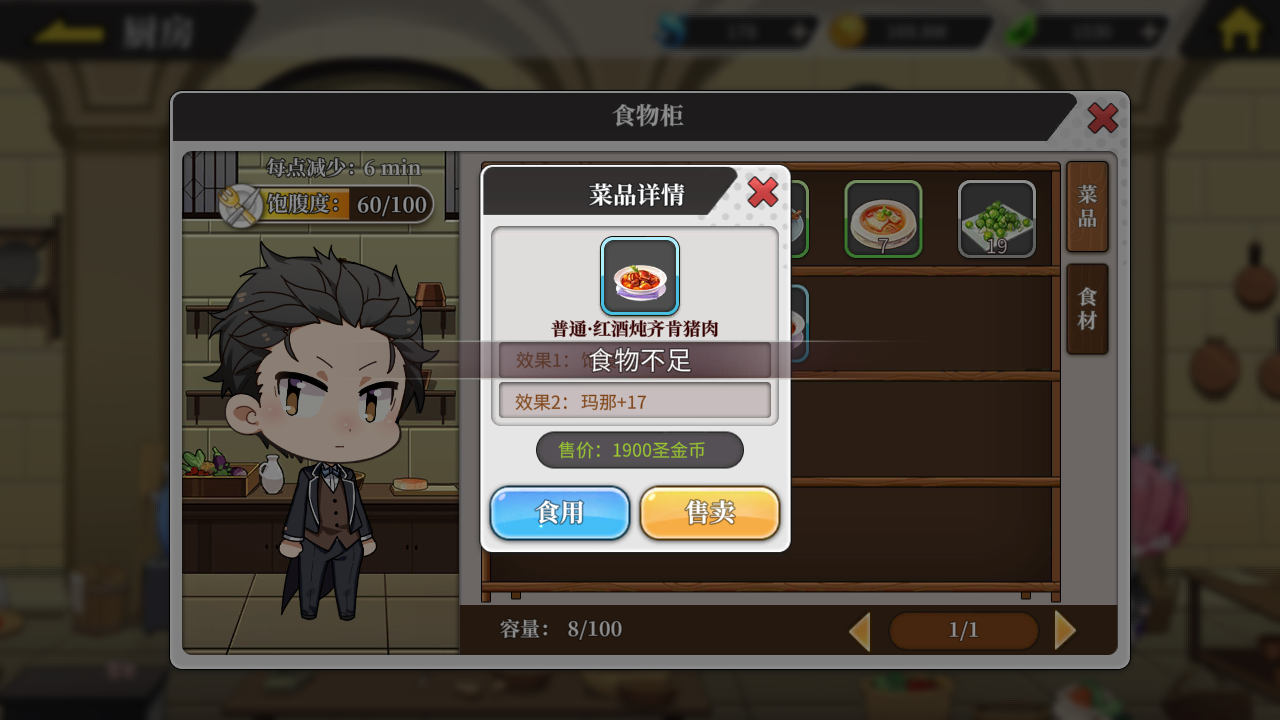Select the soup dish icon showing quantity 7
The width and height of the screenshot is (1280, 720).
(883, 218)
